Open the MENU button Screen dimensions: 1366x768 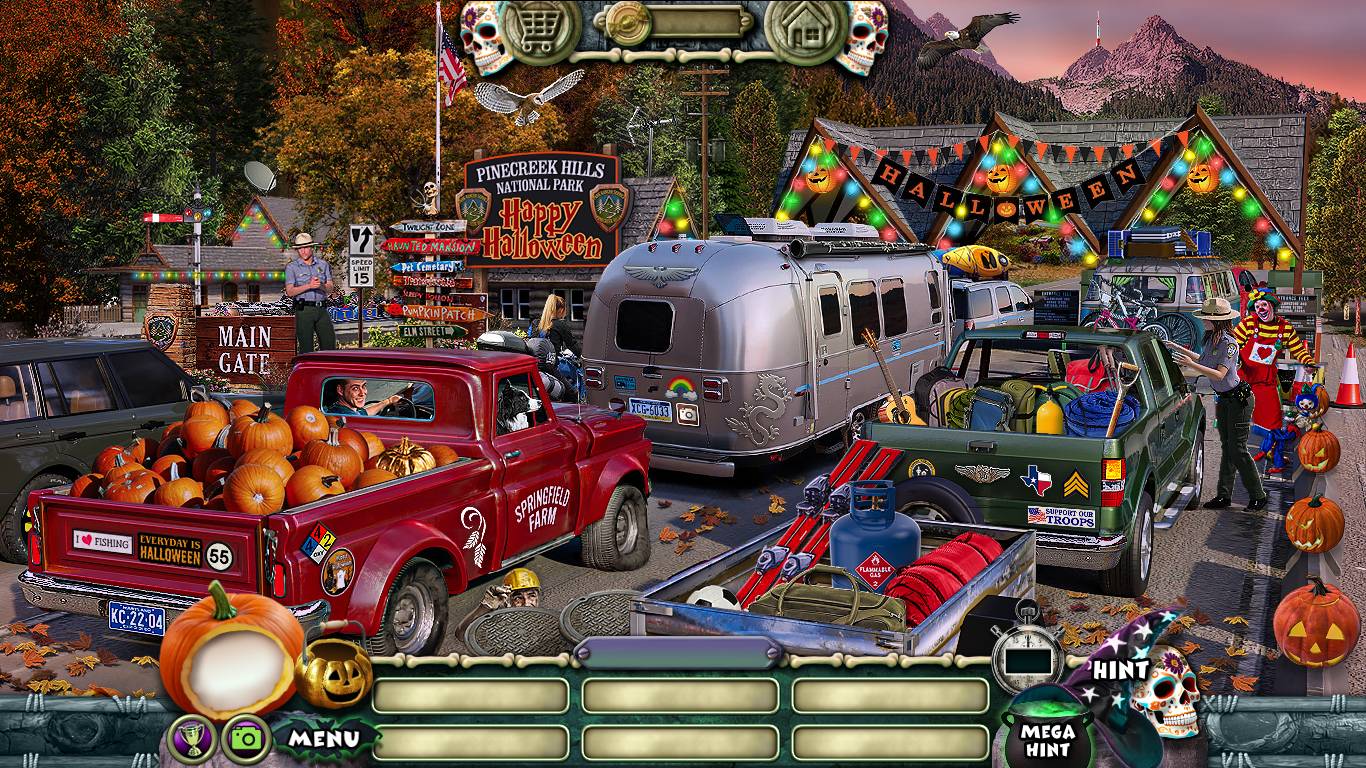[324, 740]
